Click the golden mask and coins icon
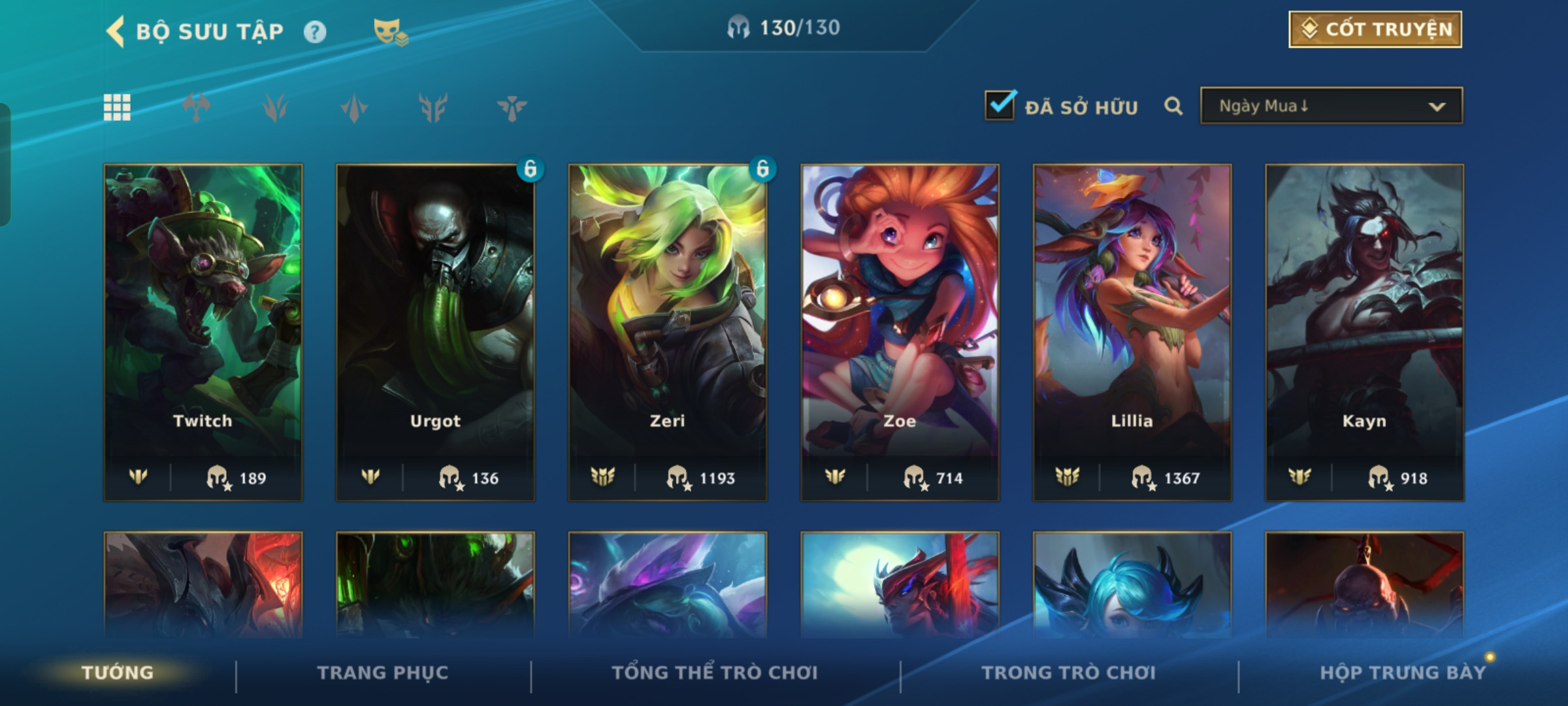The height and width of the screenshot is (706, 1568). 390,31
